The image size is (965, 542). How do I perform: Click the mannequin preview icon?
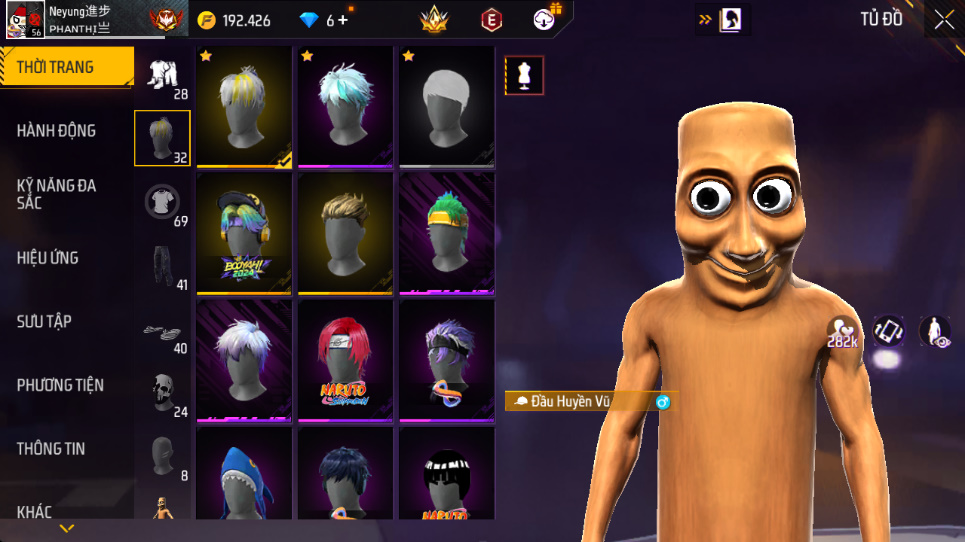click(x=524, y=75)
